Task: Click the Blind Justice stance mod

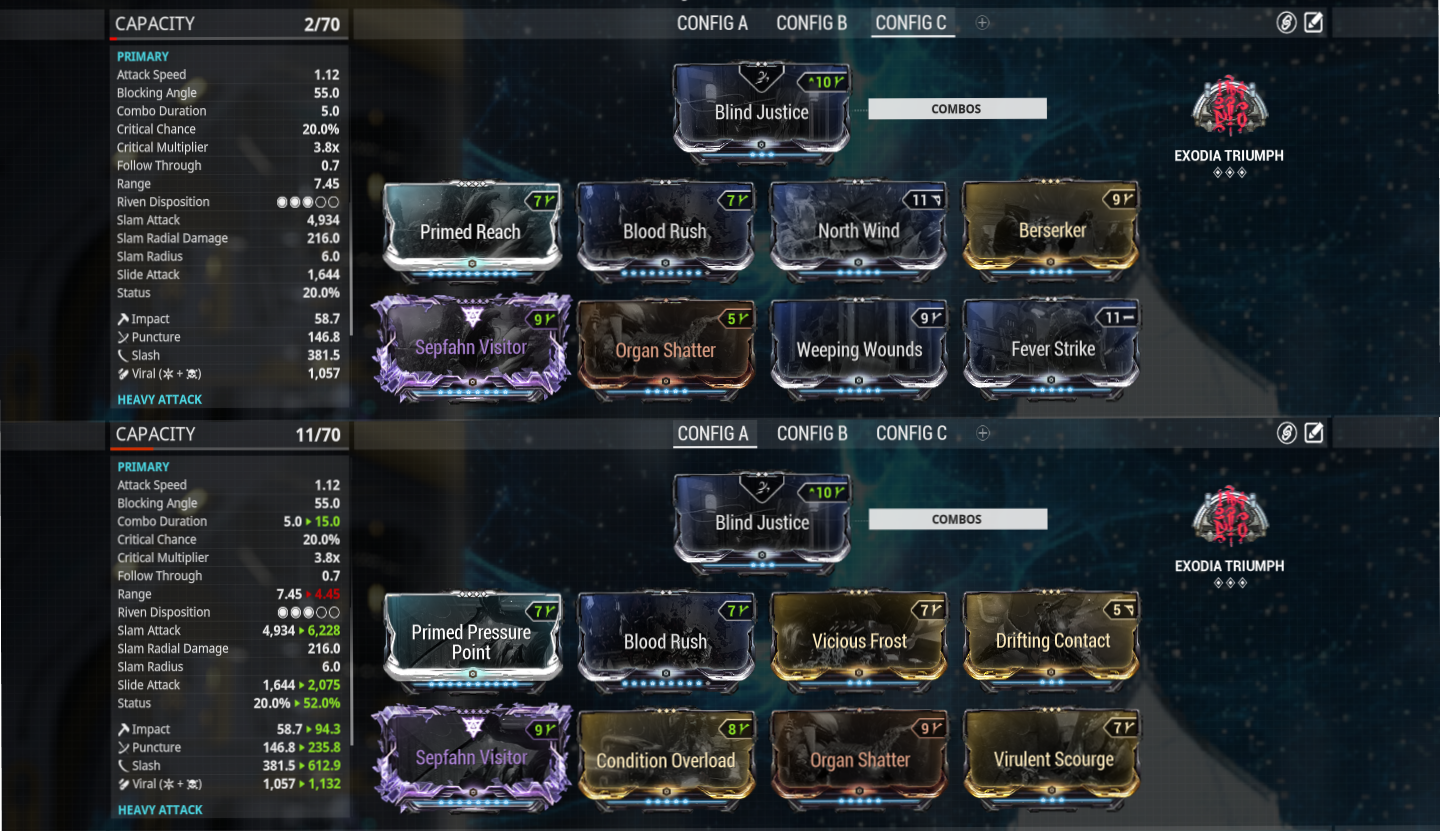Action: (761, 112)
